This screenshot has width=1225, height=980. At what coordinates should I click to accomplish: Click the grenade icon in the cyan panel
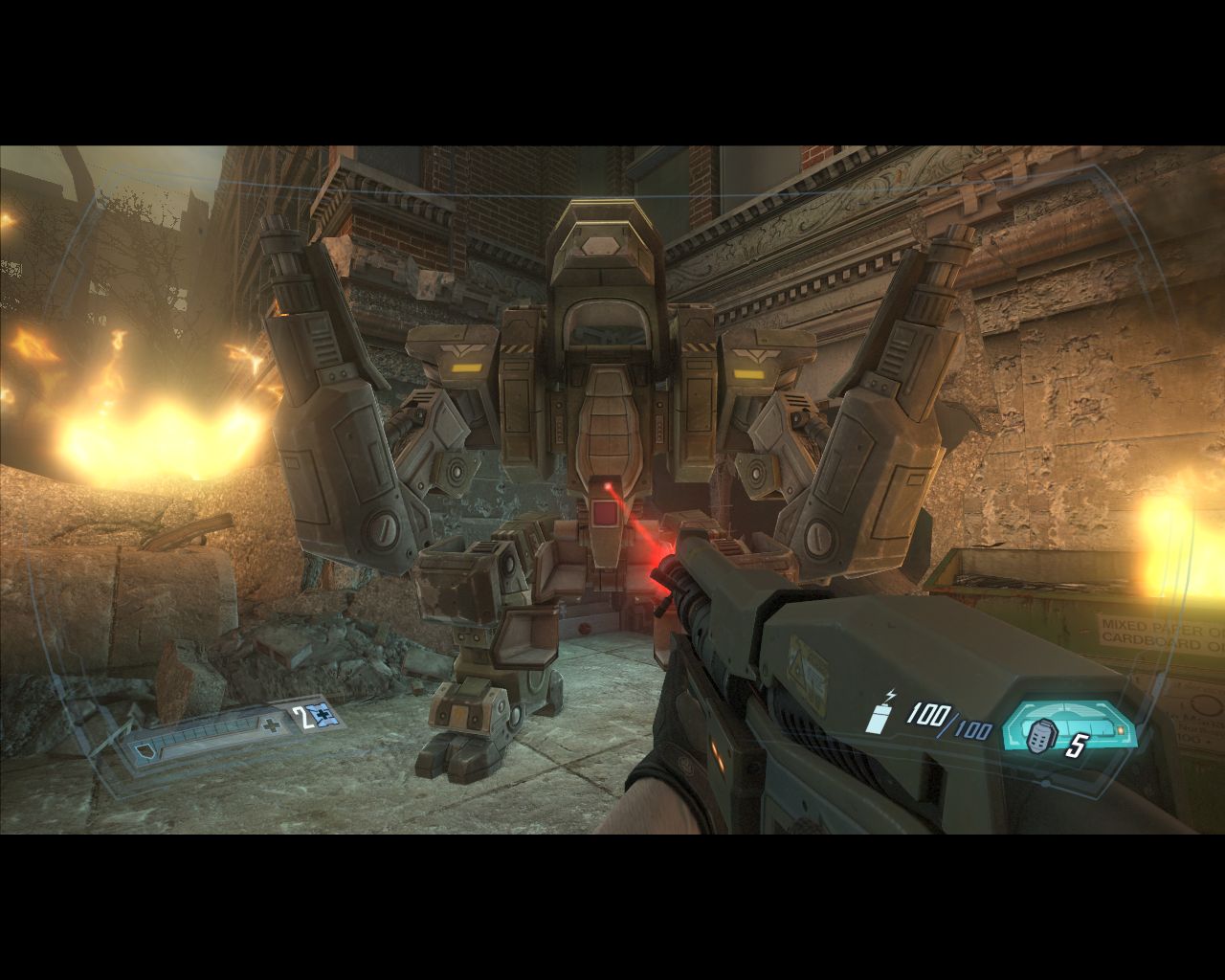click(x=1040, y=737)
